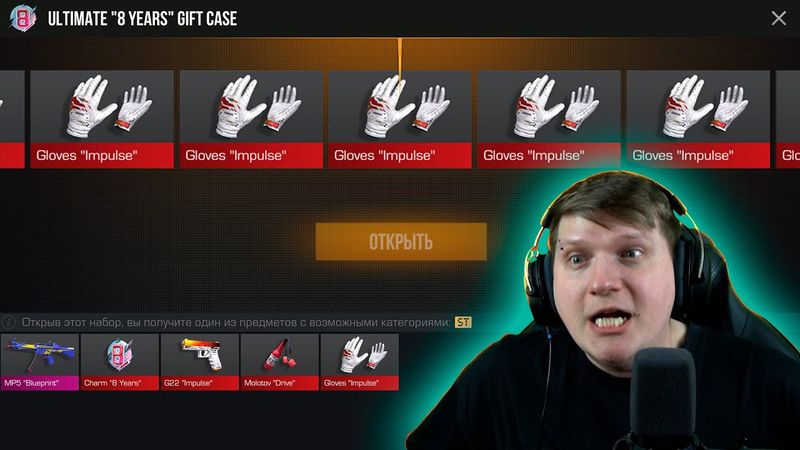Click the orange ОТКРЫТЬ button
Screen dimensions: 800x450
click(401, 242)
